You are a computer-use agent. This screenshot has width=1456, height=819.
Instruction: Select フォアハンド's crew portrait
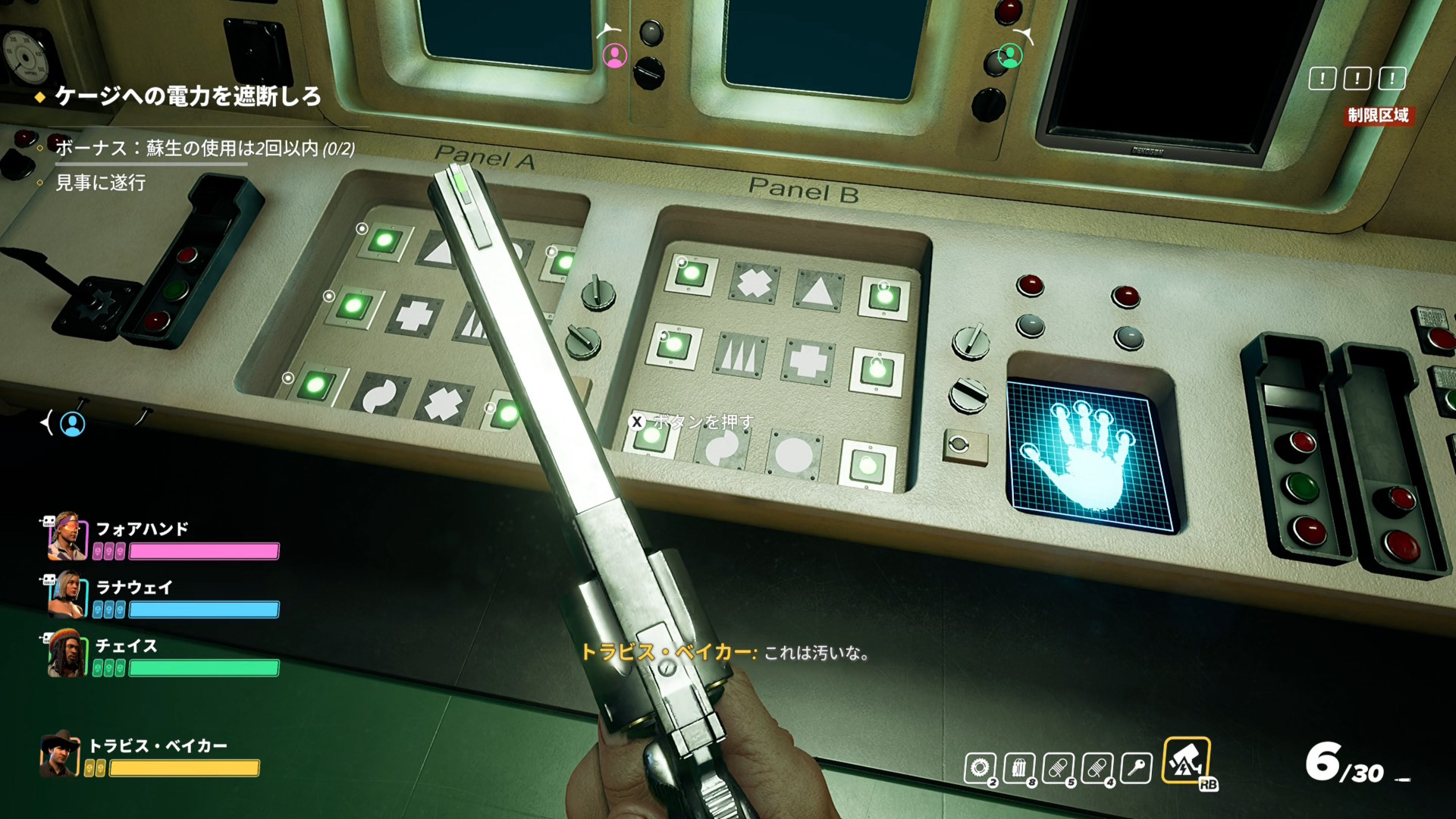(65, 536)
